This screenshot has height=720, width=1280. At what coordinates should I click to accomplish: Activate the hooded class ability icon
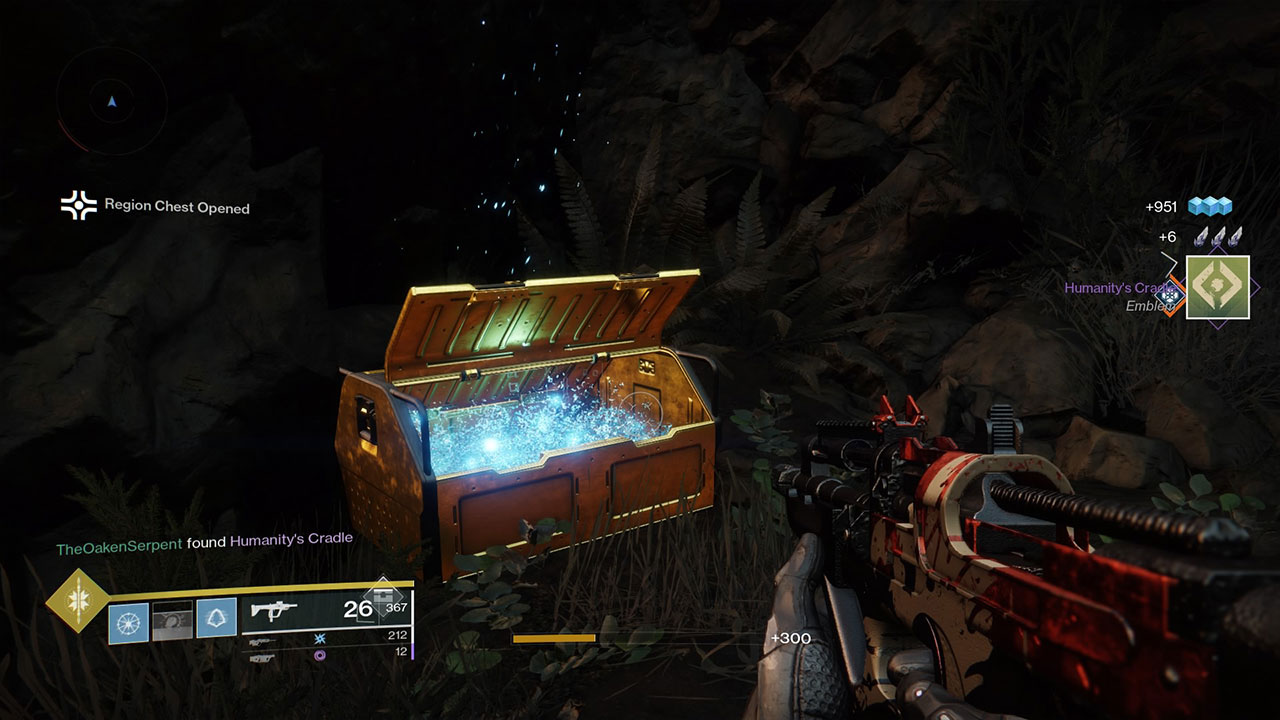click(x=216, y=619)
